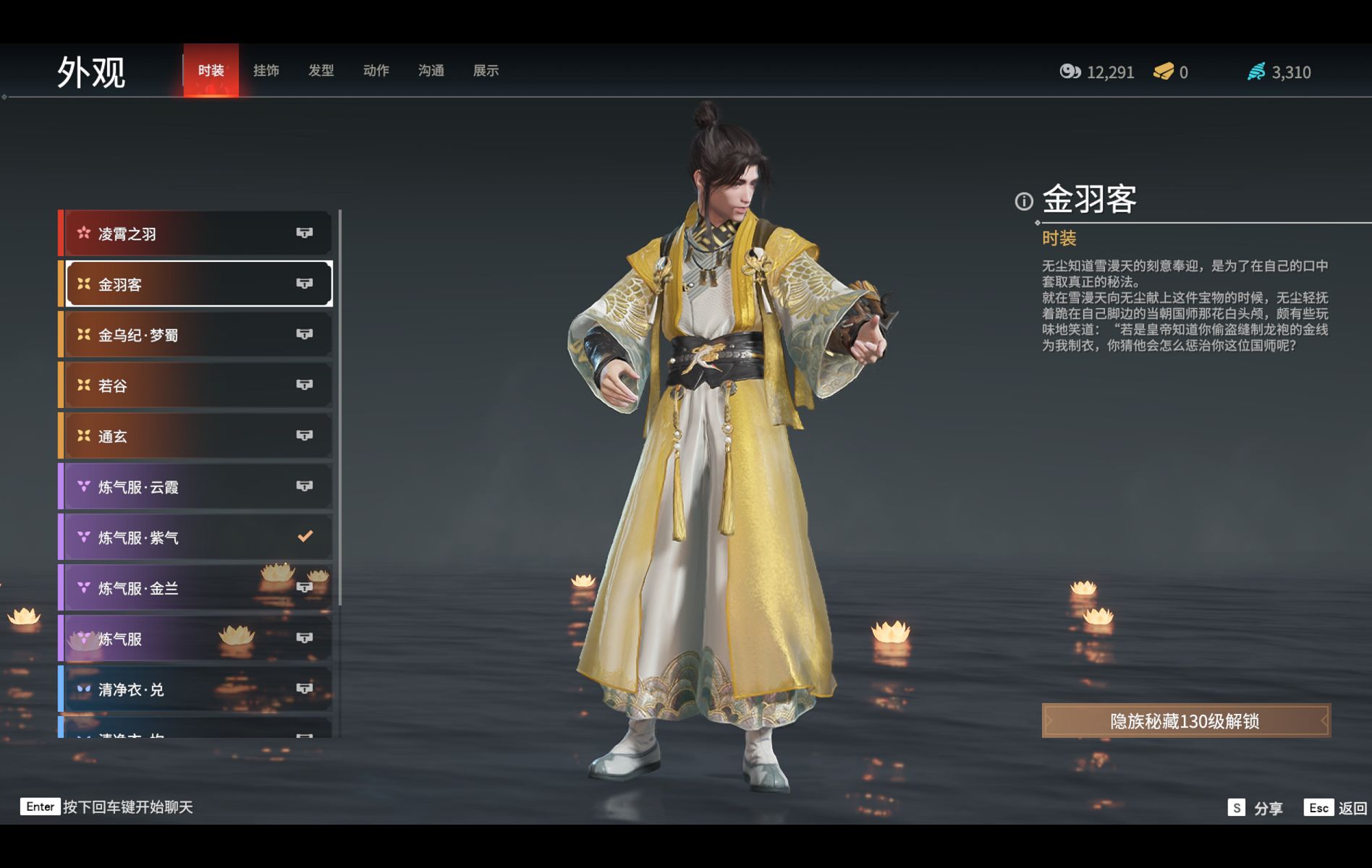Select the 发型 tab
The image size is (1372, 868).
point(321,71)
